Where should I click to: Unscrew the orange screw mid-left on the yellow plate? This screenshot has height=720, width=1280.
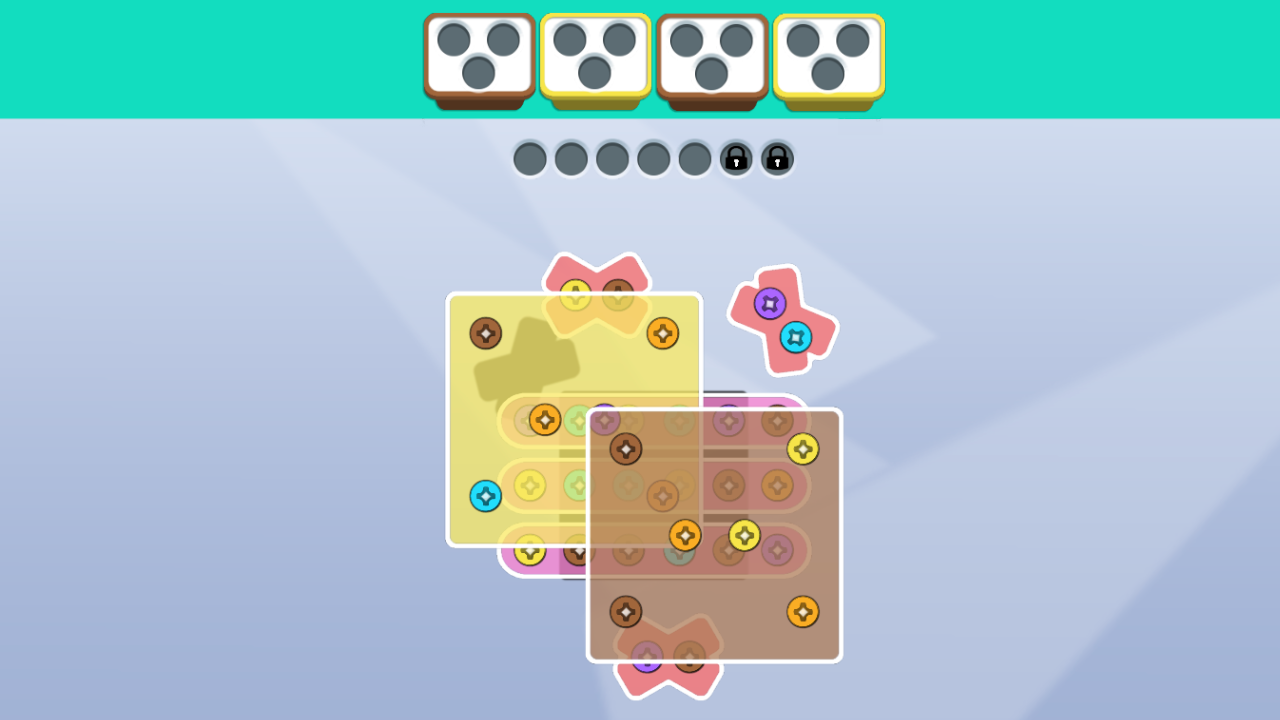click(546, 420)
